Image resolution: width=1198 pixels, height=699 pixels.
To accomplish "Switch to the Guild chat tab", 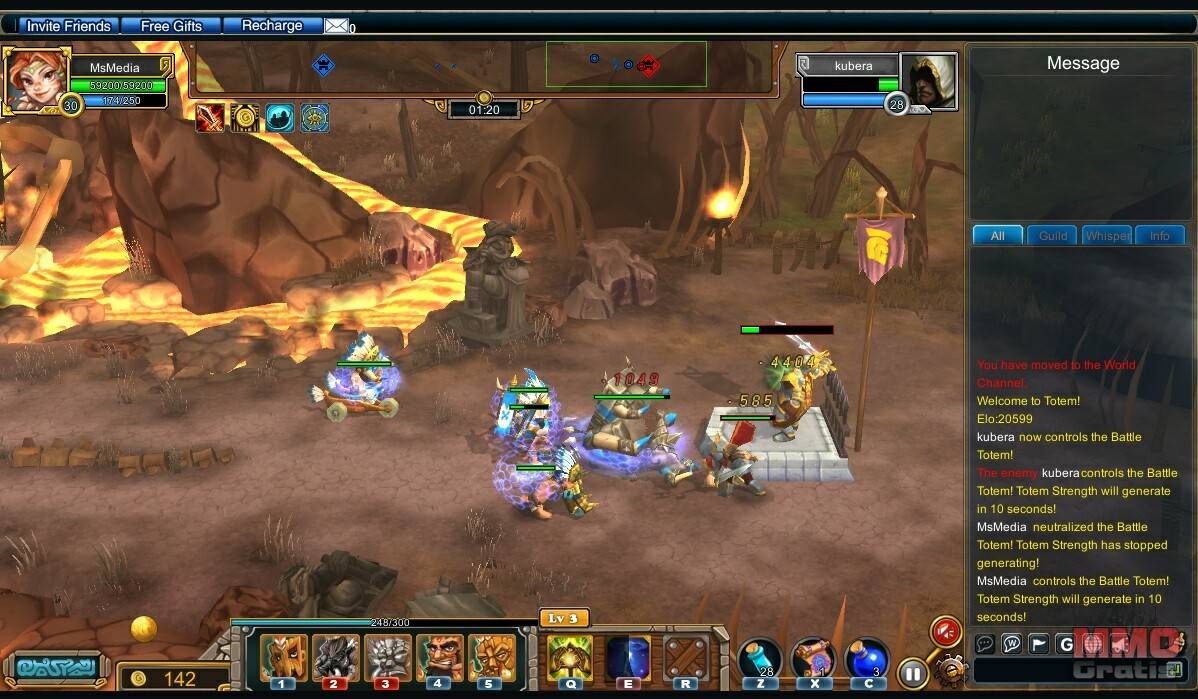I will pyautogui.click(x=1053, y=236).
